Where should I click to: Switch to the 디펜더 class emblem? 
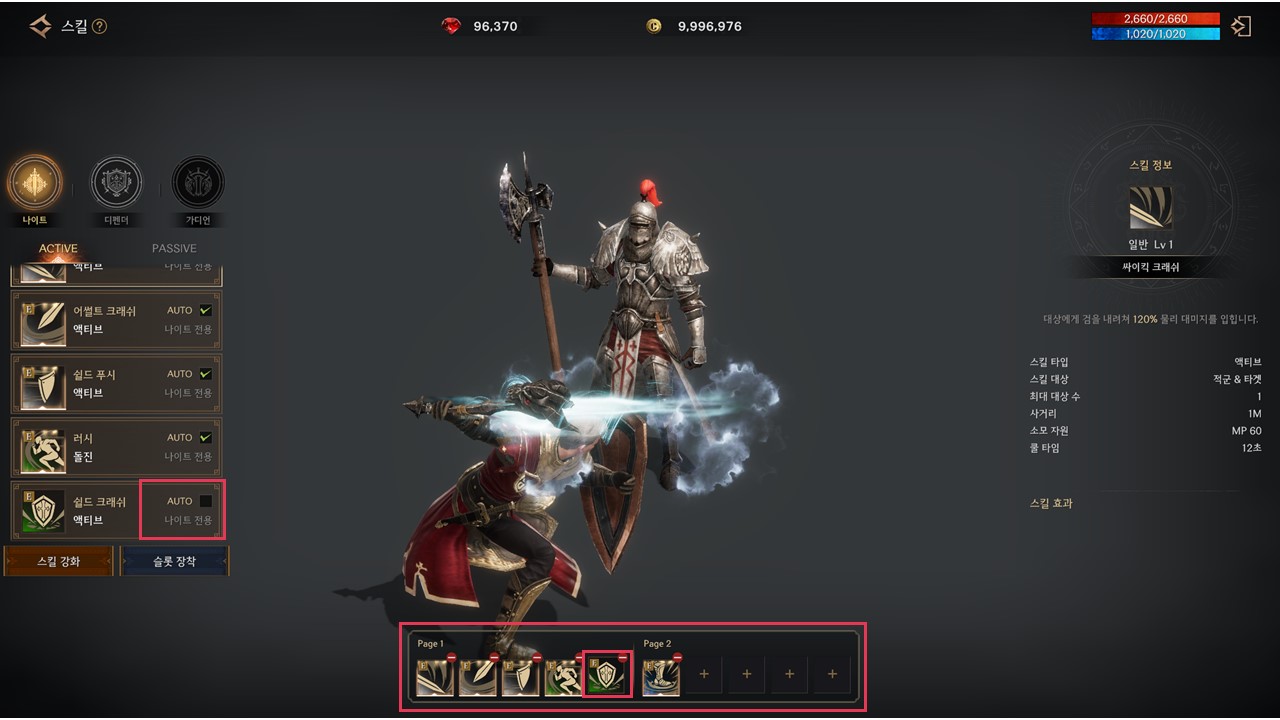(x=116, y=184)
